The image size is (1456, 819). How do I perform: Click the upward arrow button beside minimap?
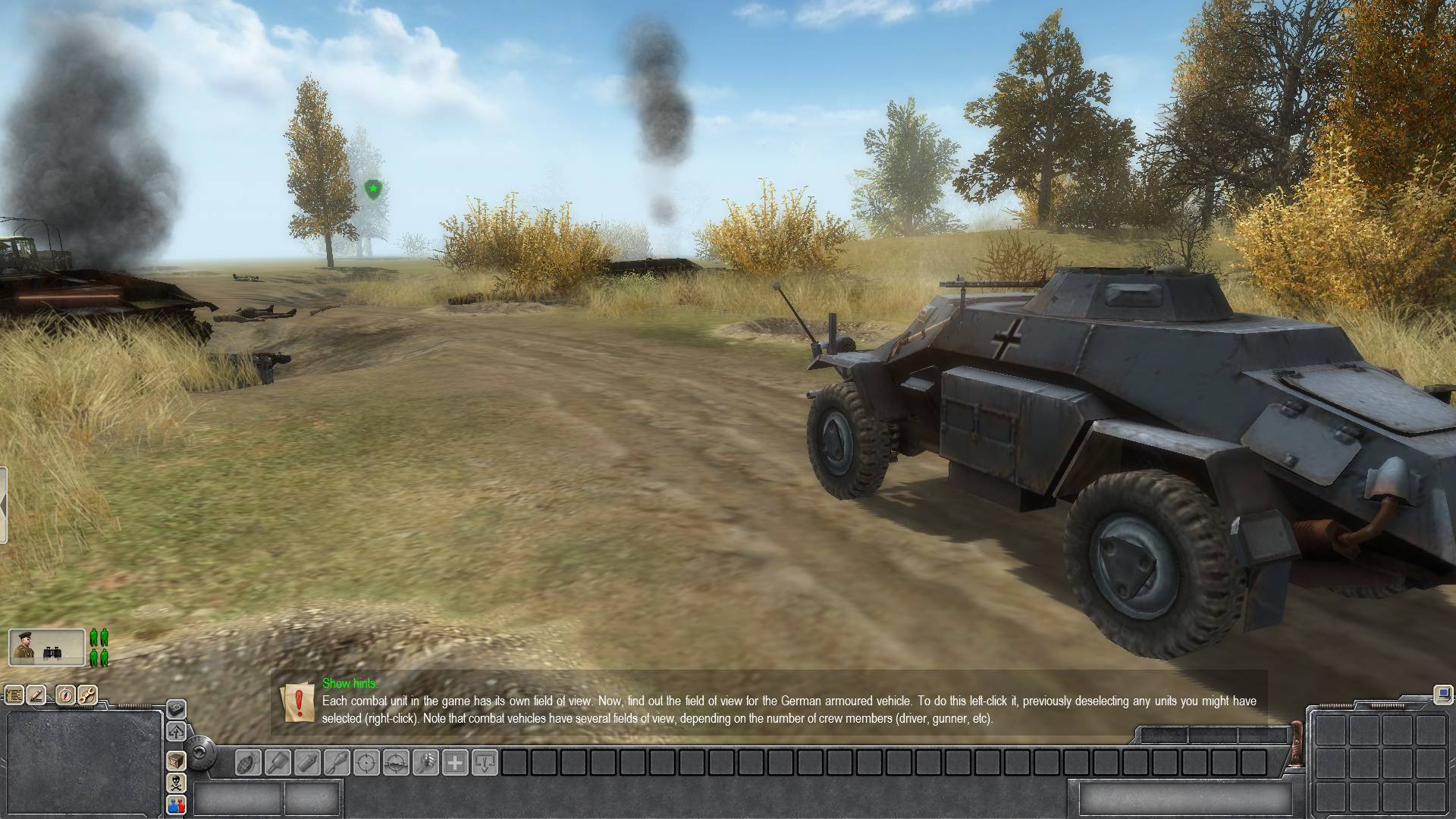point(176,732)
